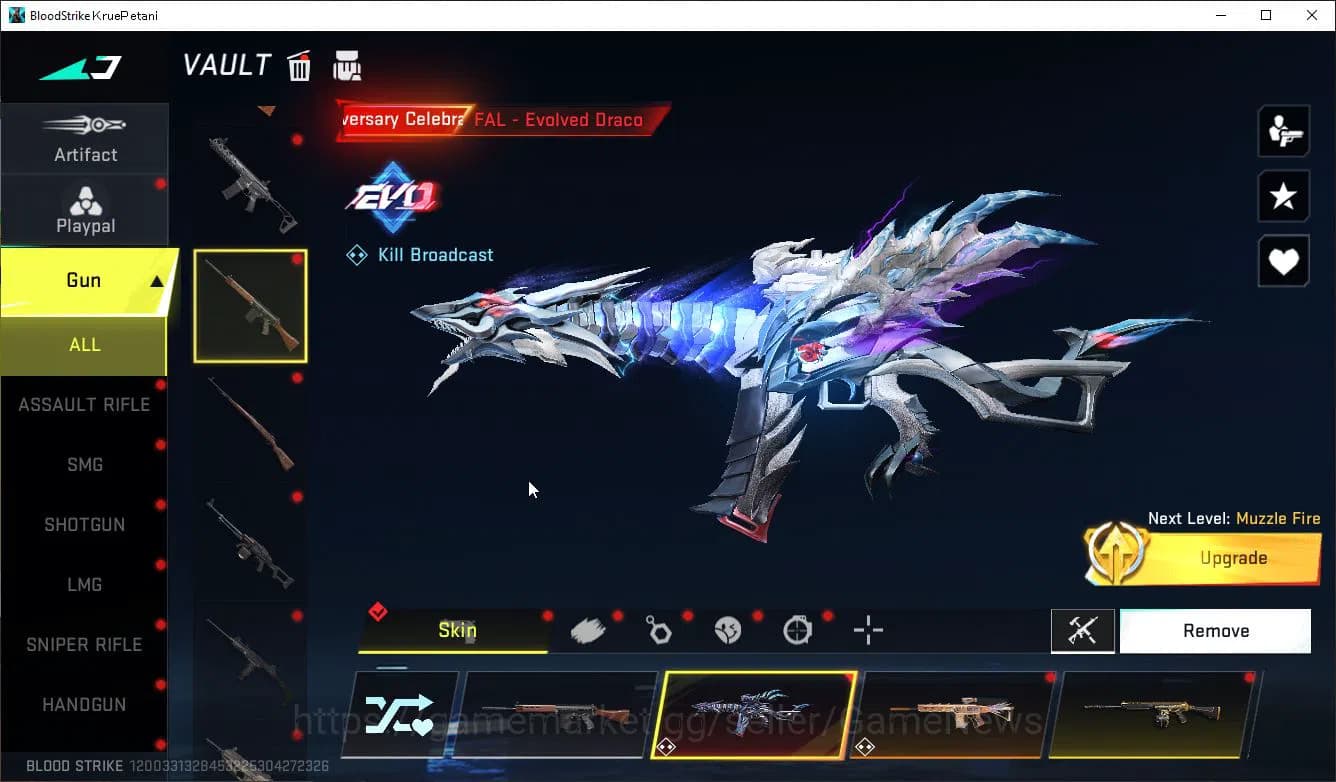This screenshot has width=1336, height=782.
Task: Click the crosshair reticle icon
Action: click(x=867, y=630)
